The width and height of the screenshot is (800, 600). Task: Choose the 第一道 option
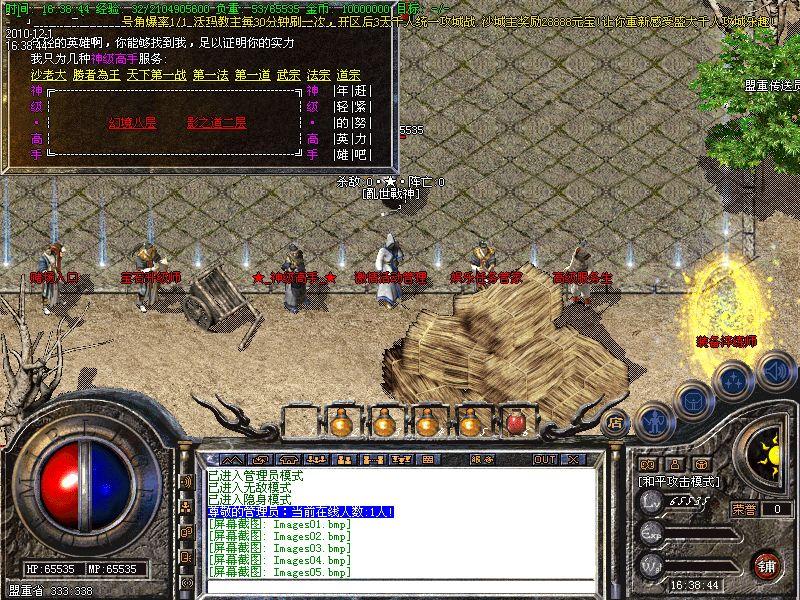(x=253, y=75)
